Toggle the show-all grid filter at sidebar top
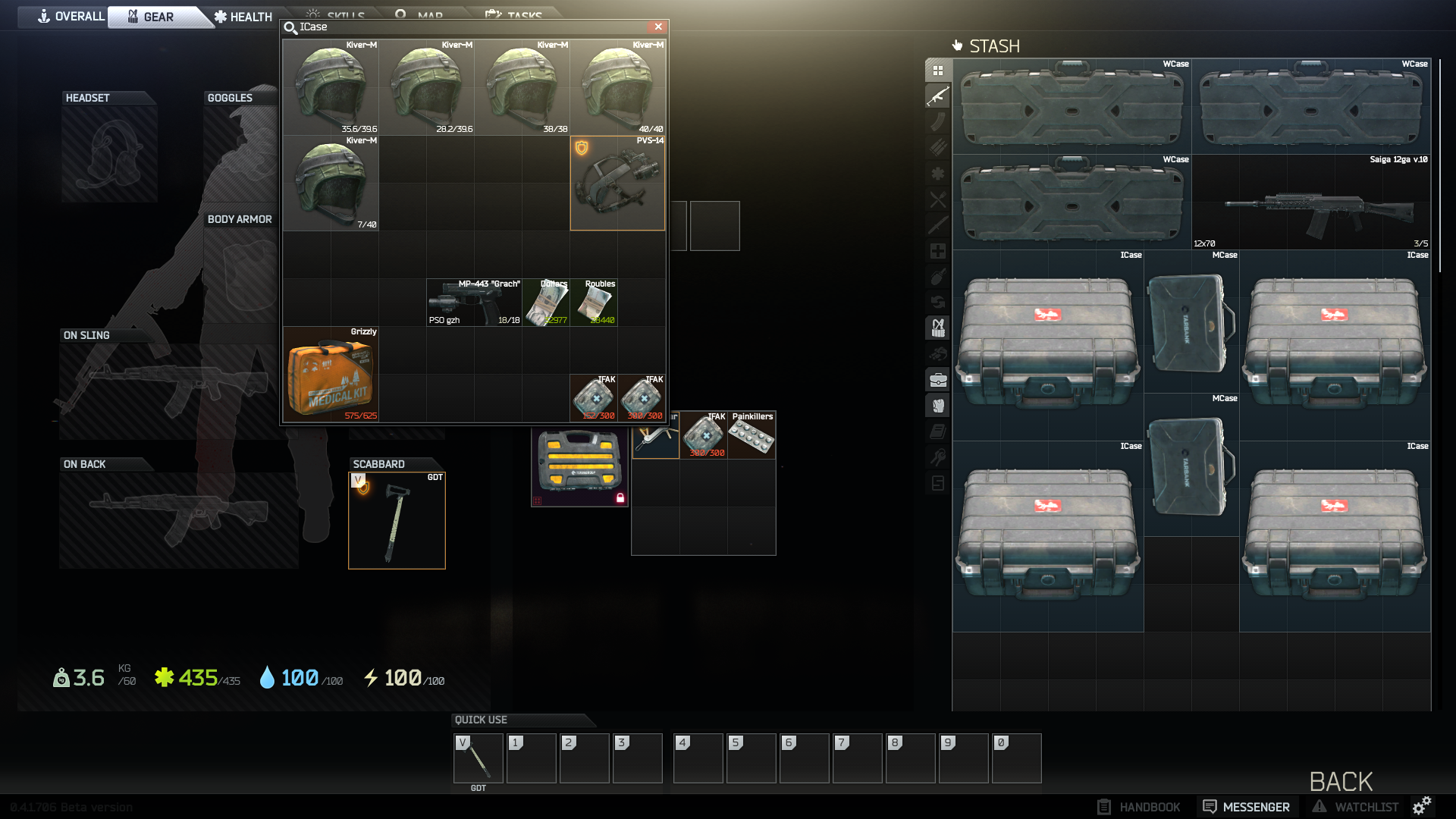Image resolution: width=1456 pixels, height=819 pixels. coord(939,71)
